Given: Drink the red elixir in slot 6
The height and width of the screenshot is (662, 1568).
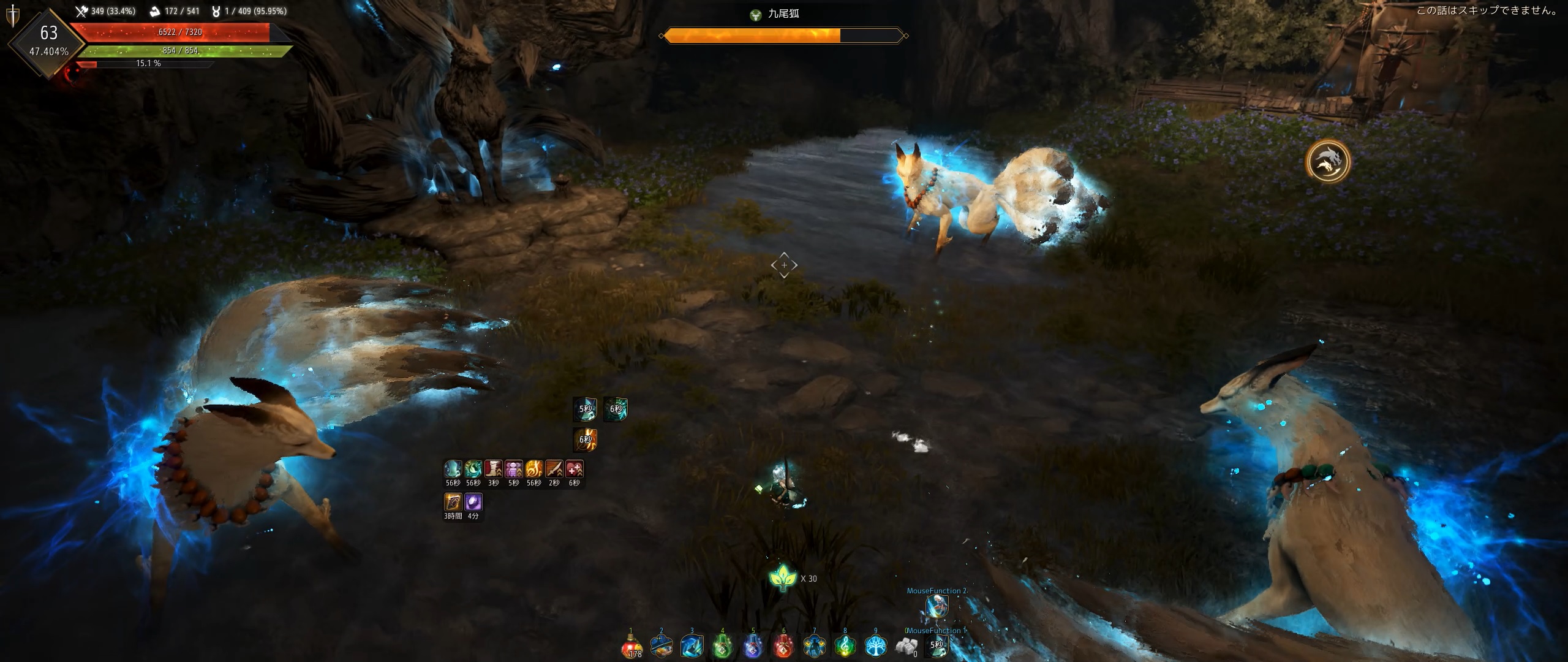Looking at the screenshot, I should 784,646.
